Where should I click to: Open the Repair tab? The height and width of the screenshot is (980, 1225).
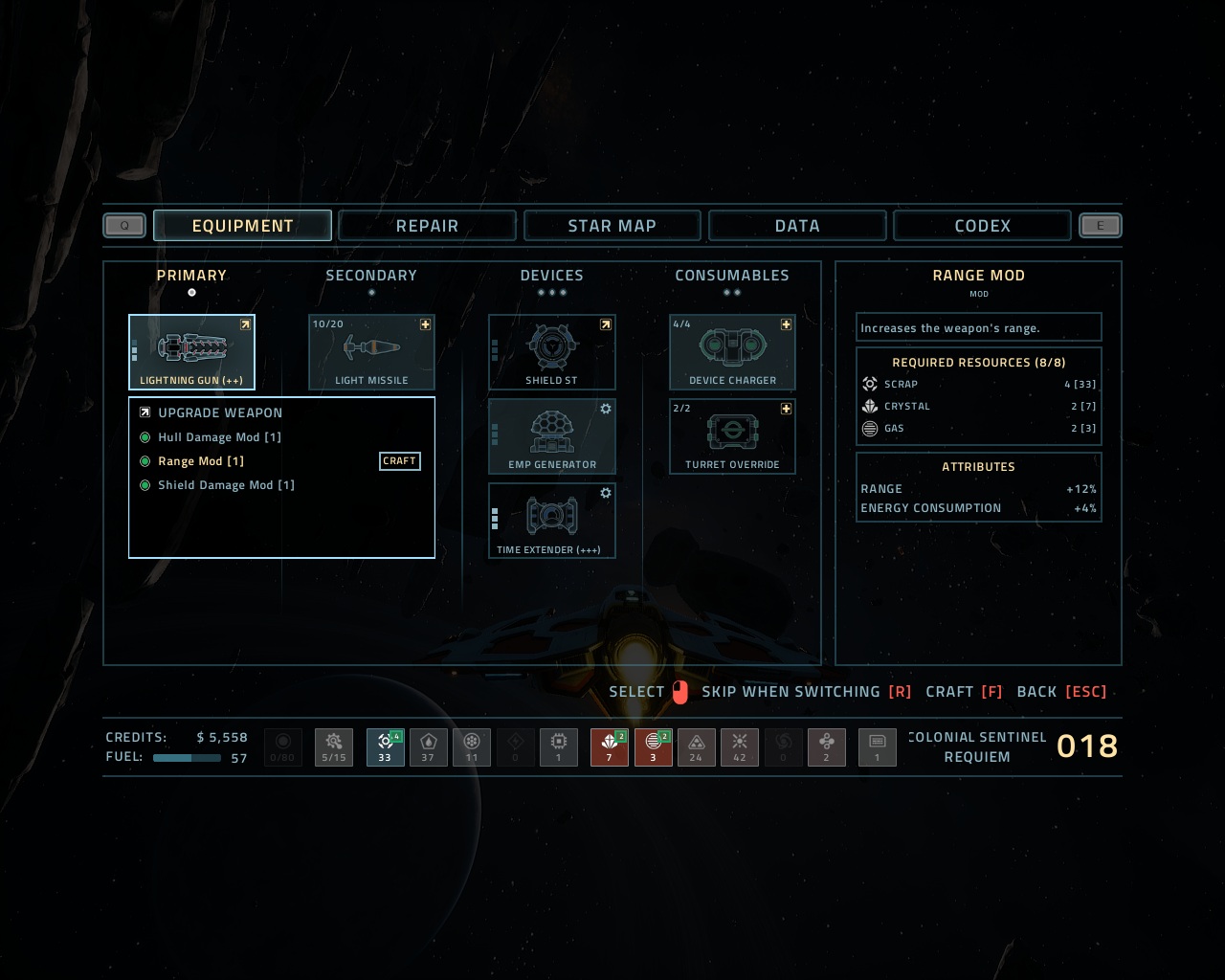[427, 226]
